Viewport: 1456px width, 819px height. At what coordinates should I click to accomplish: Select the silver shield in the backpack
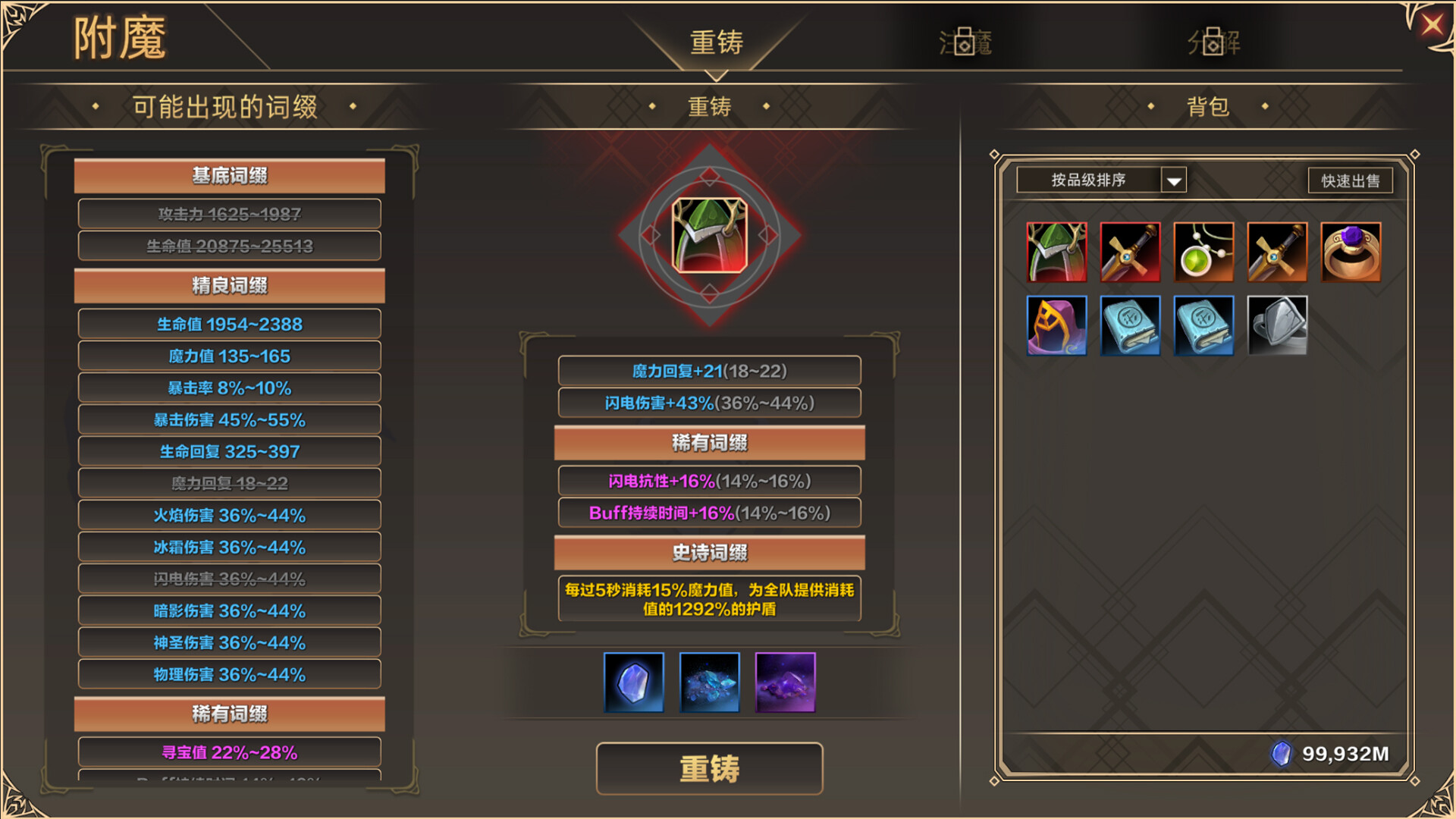click(1278, 326)
